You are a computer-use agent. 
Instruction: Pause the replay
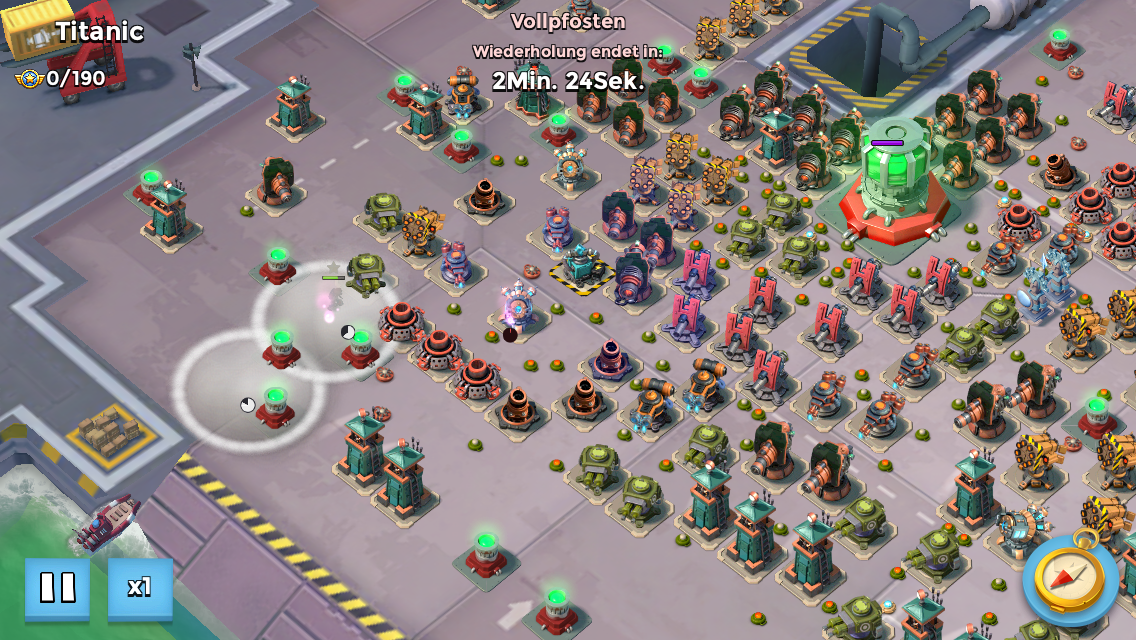(57, 588)
